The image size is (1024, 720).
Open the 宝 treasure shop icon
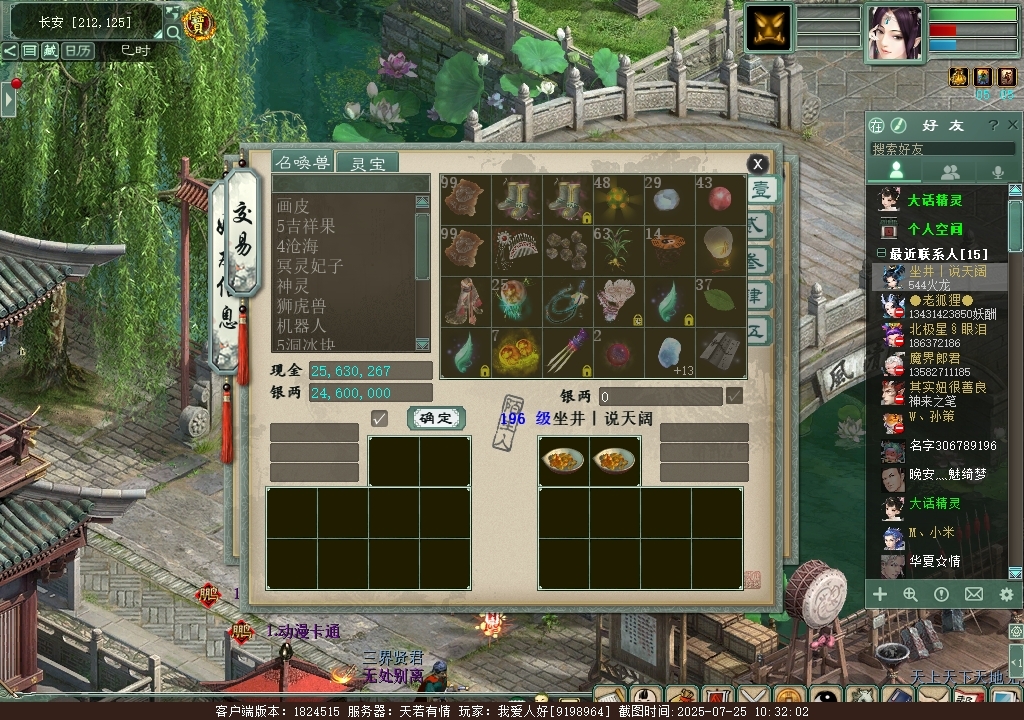pyautogui.click(x=199, y=24)
